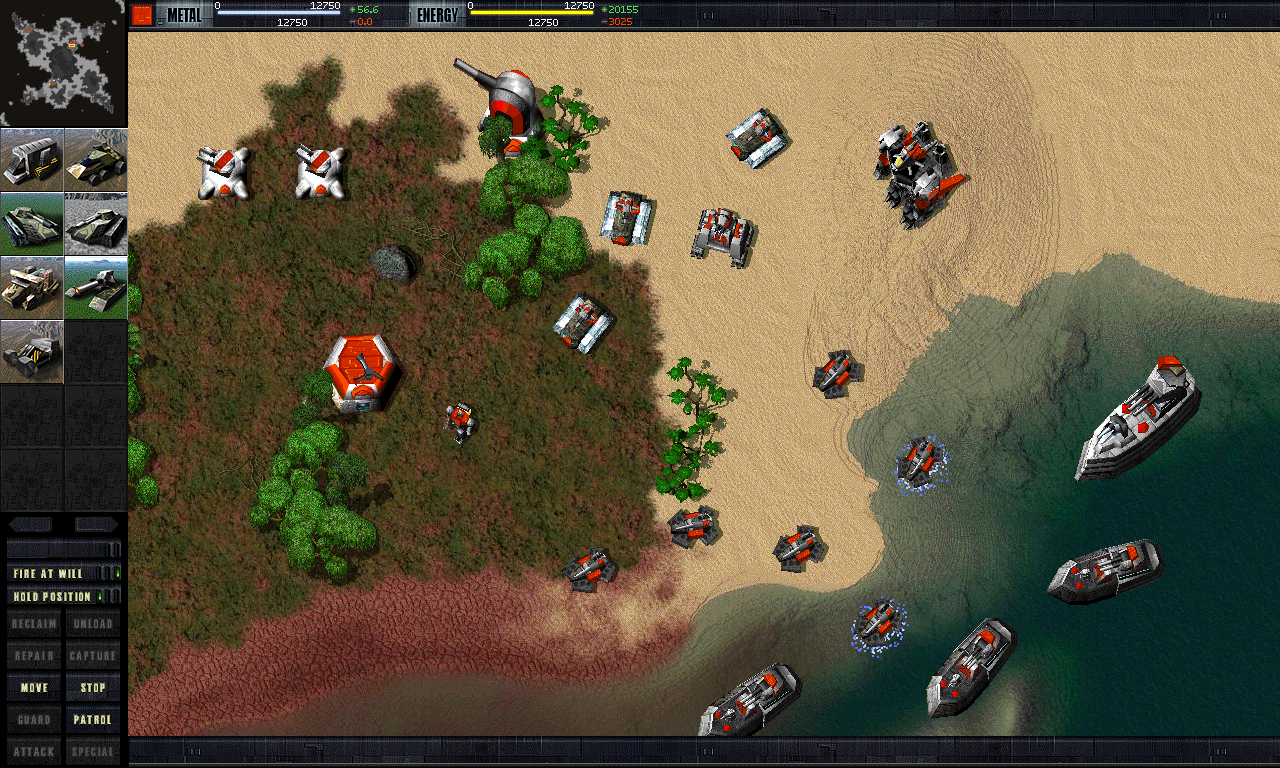The height and width of the screenshot is (768, 1280).
Task: Select the Attack order button
Action: [x=34, y=752]
